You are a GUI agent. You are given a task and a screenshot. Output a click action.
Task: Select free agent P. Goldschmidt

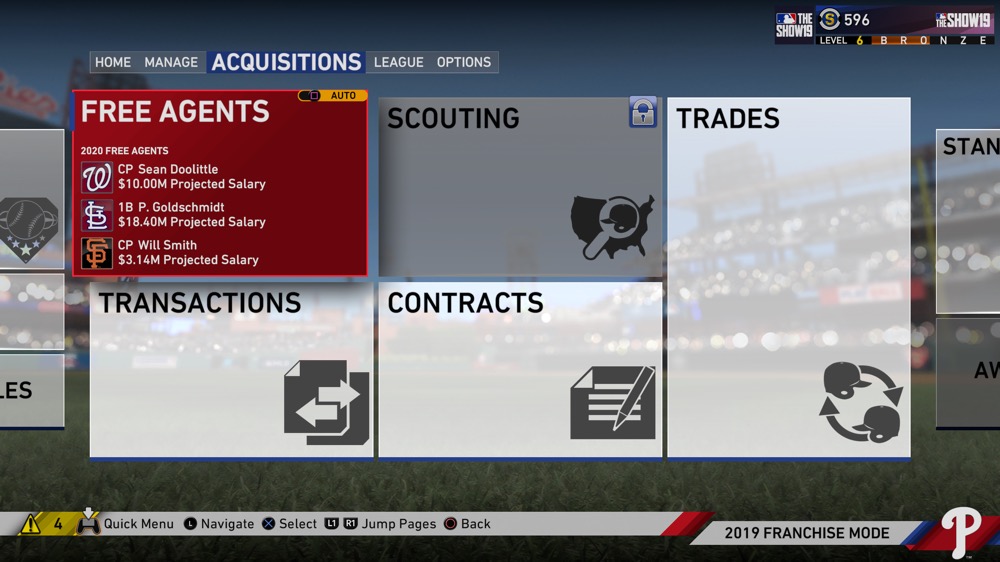[x=191, y=215]
